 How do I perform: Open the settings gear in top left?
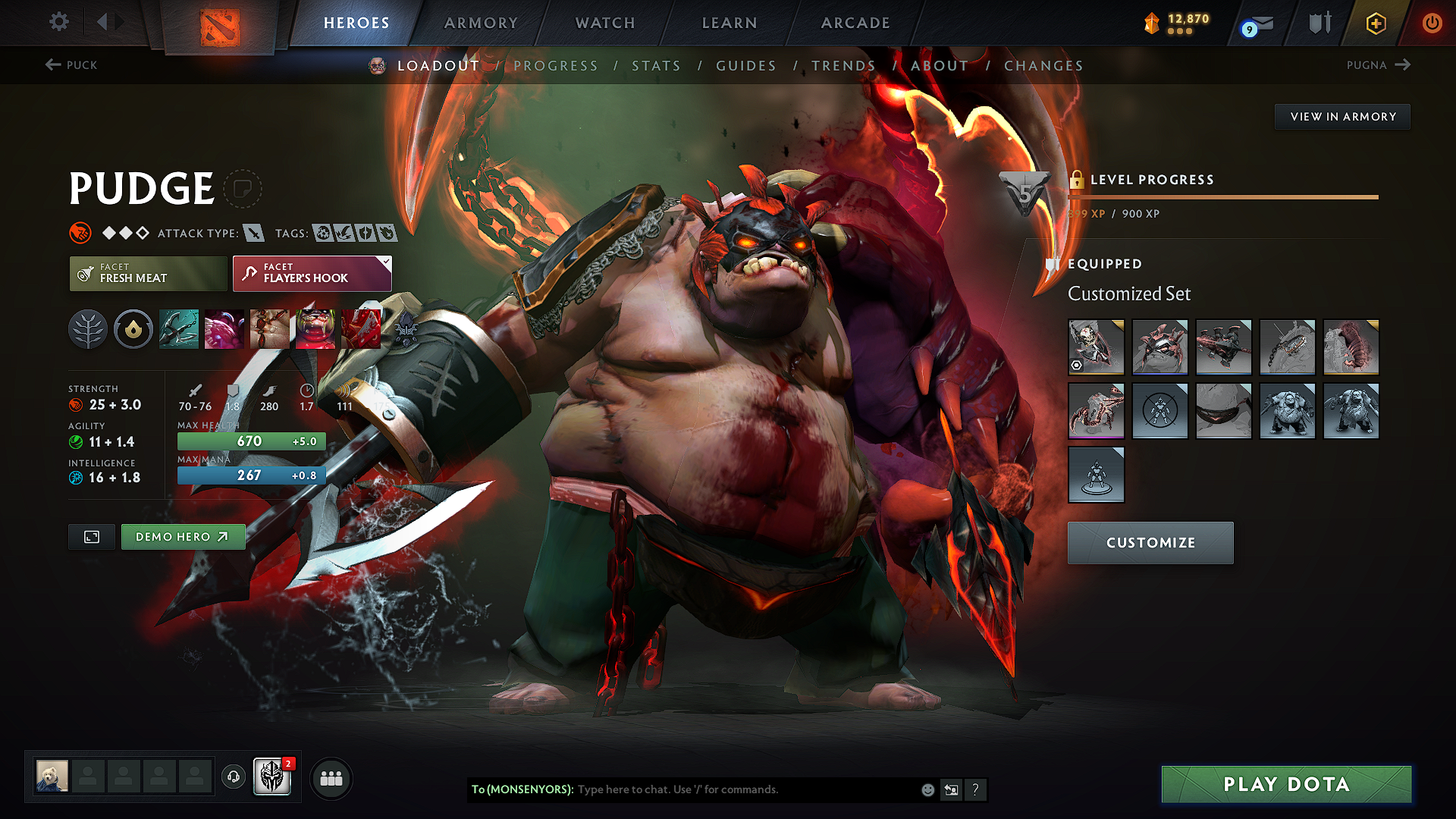(x=58, y=22)
